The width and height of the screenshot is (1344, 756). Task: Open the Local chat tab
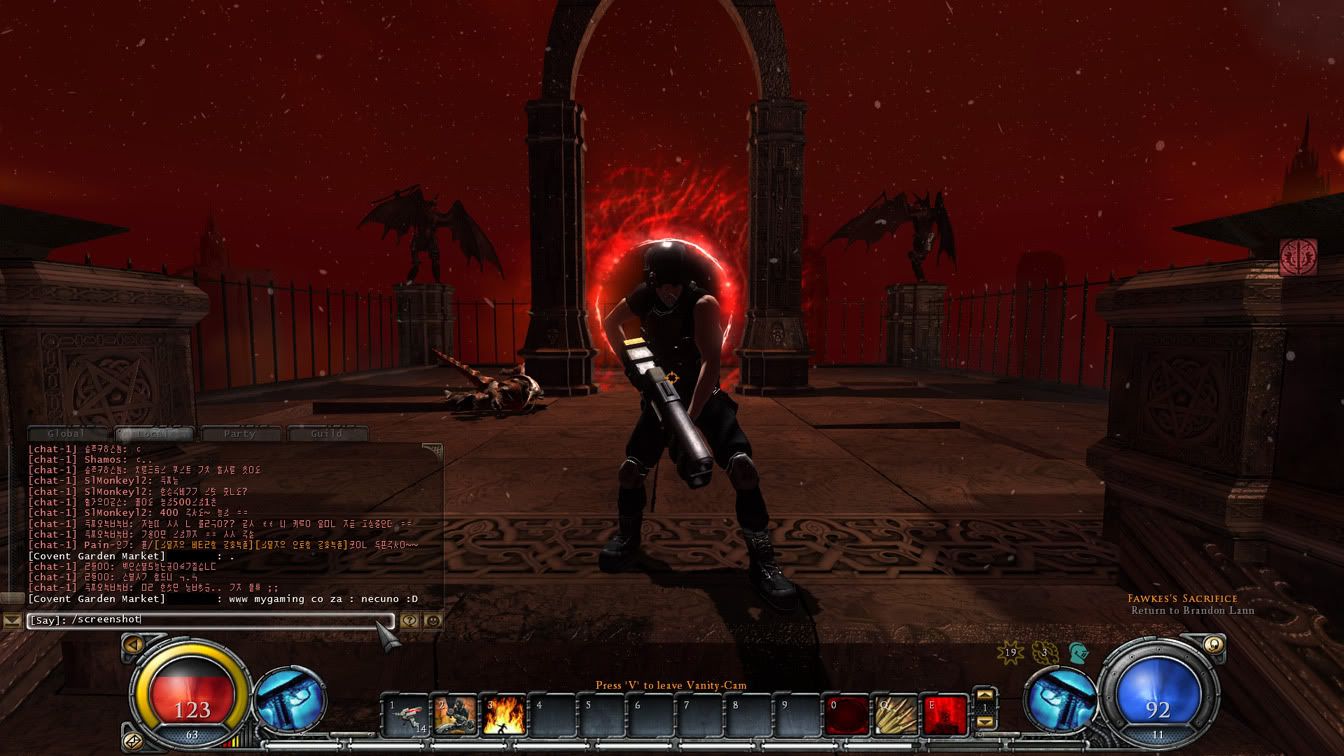[x=154, y=434]
